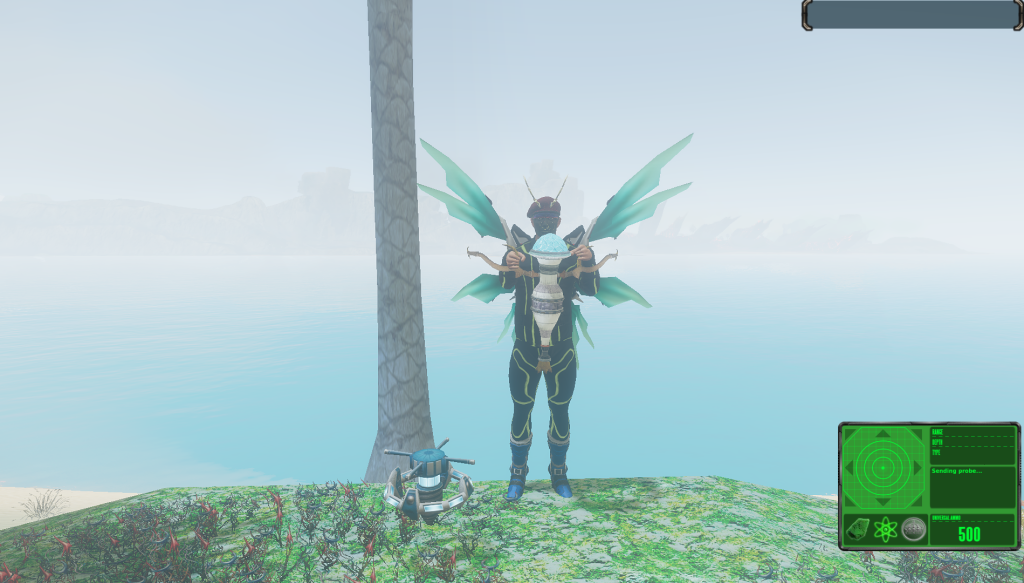This screenshot has width=1024, height=583.
Task: Click the scanner's Sending probe message box
Action: pos(972,486)
